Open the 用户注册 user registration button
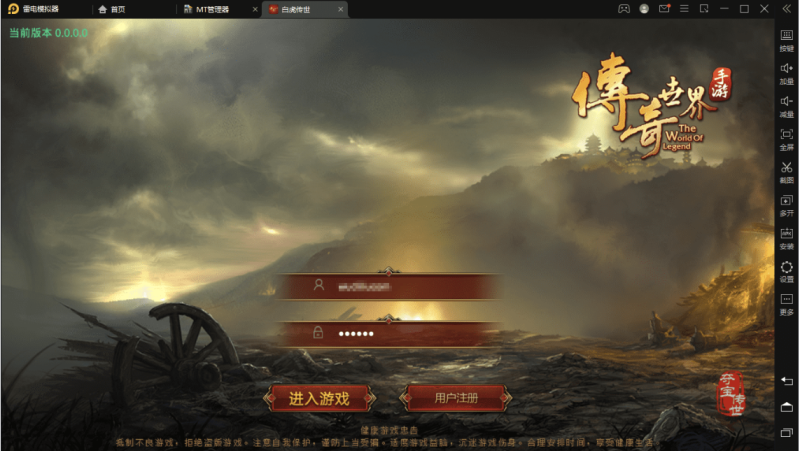The width and height of the screenshot is (800, 451). pos(455,398)
